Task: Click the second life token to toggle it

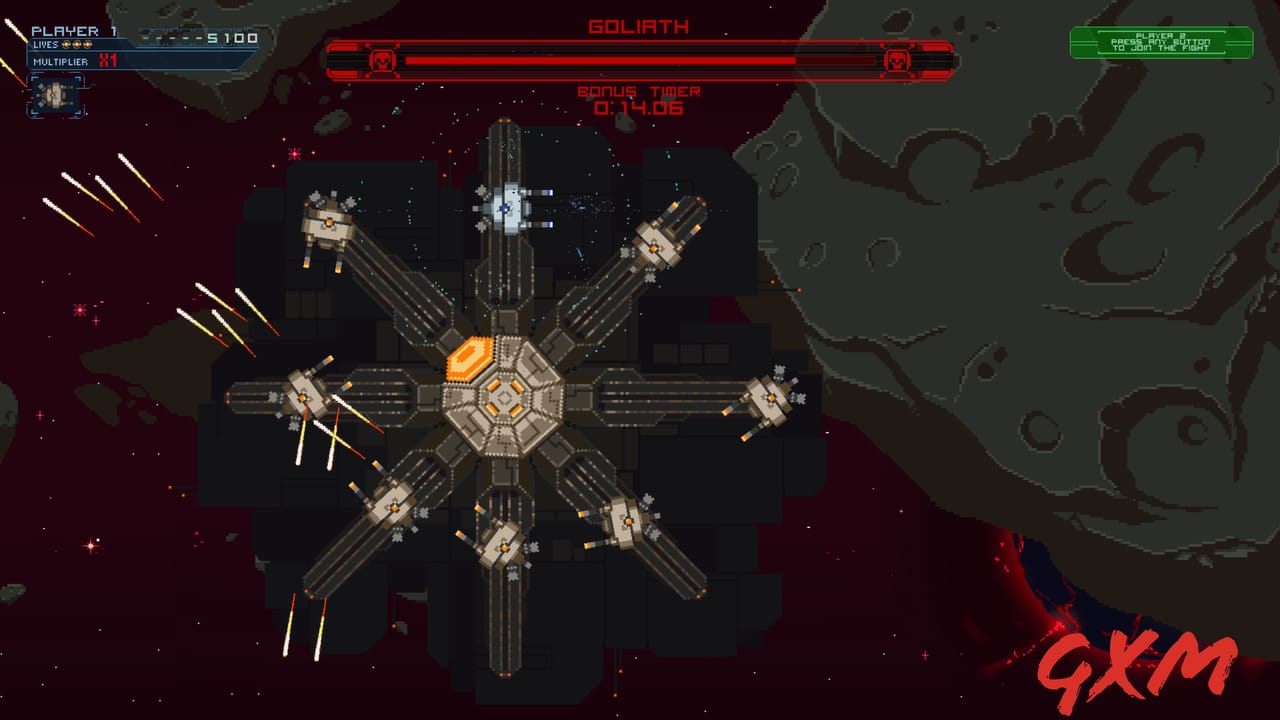Action: point(77,45)
